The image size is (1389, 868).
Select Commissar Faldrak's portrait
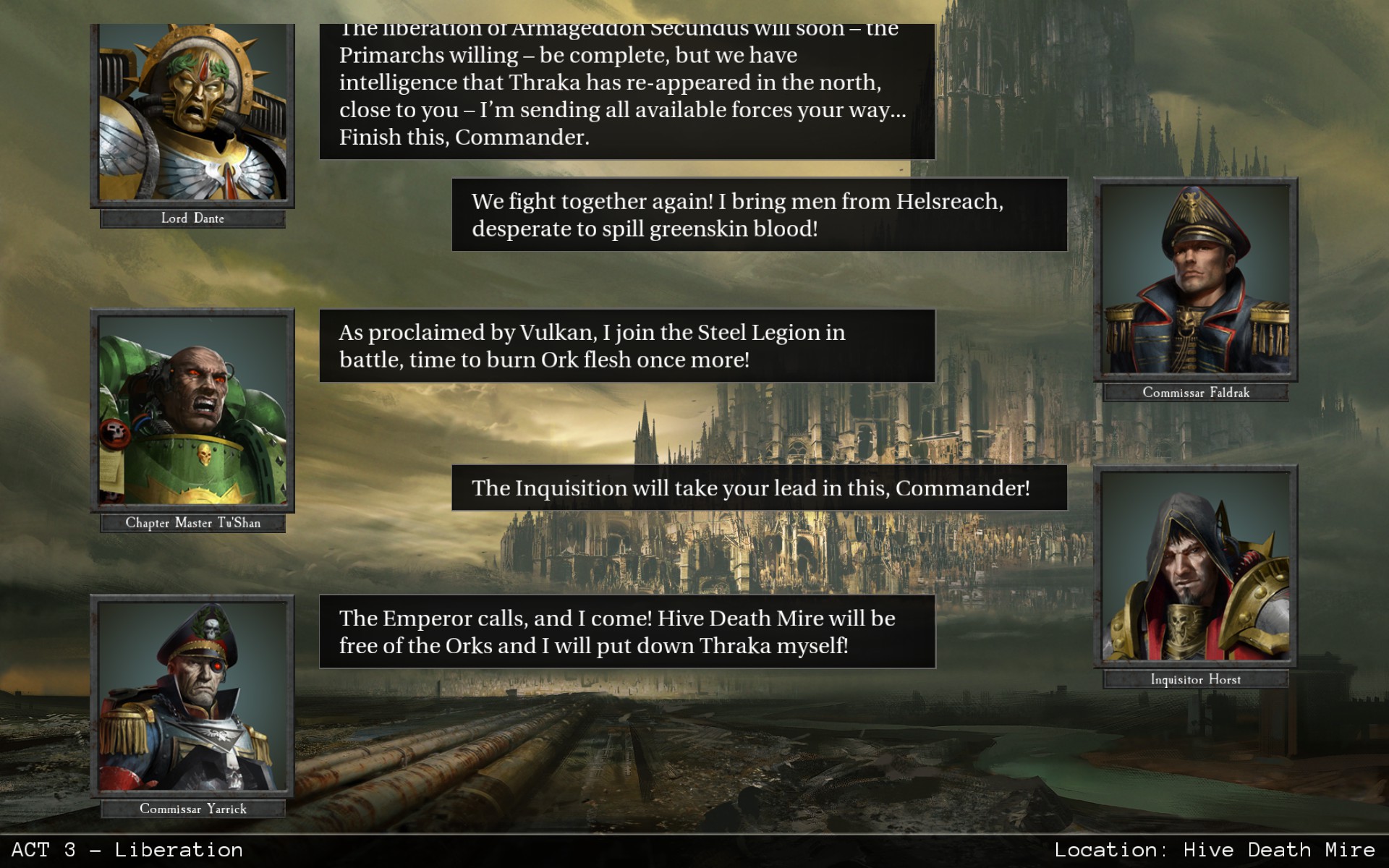tap(1195, 282)
